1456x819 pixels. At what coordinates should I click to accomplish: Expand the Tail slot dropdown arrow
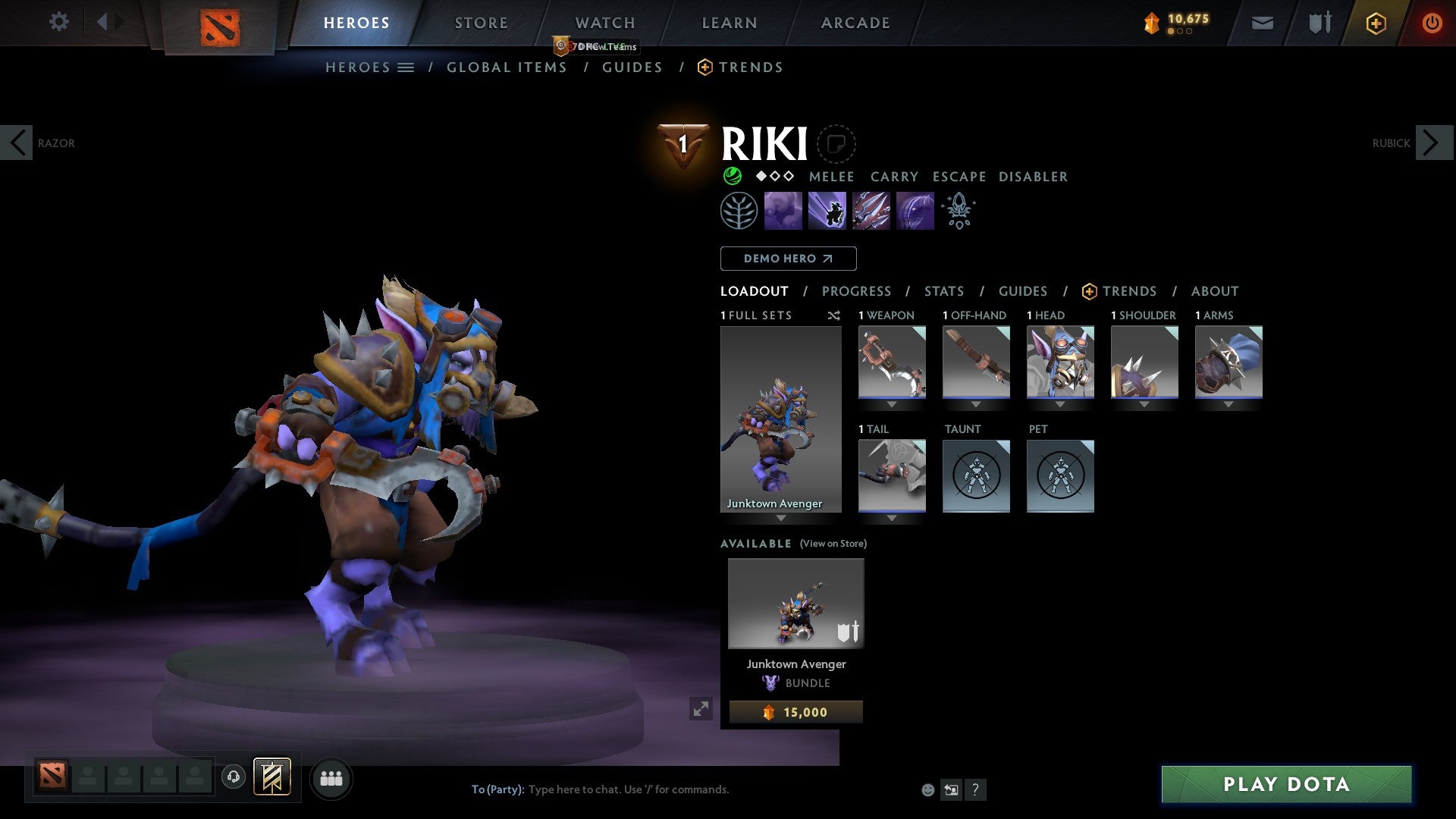(x=892, y=519)
